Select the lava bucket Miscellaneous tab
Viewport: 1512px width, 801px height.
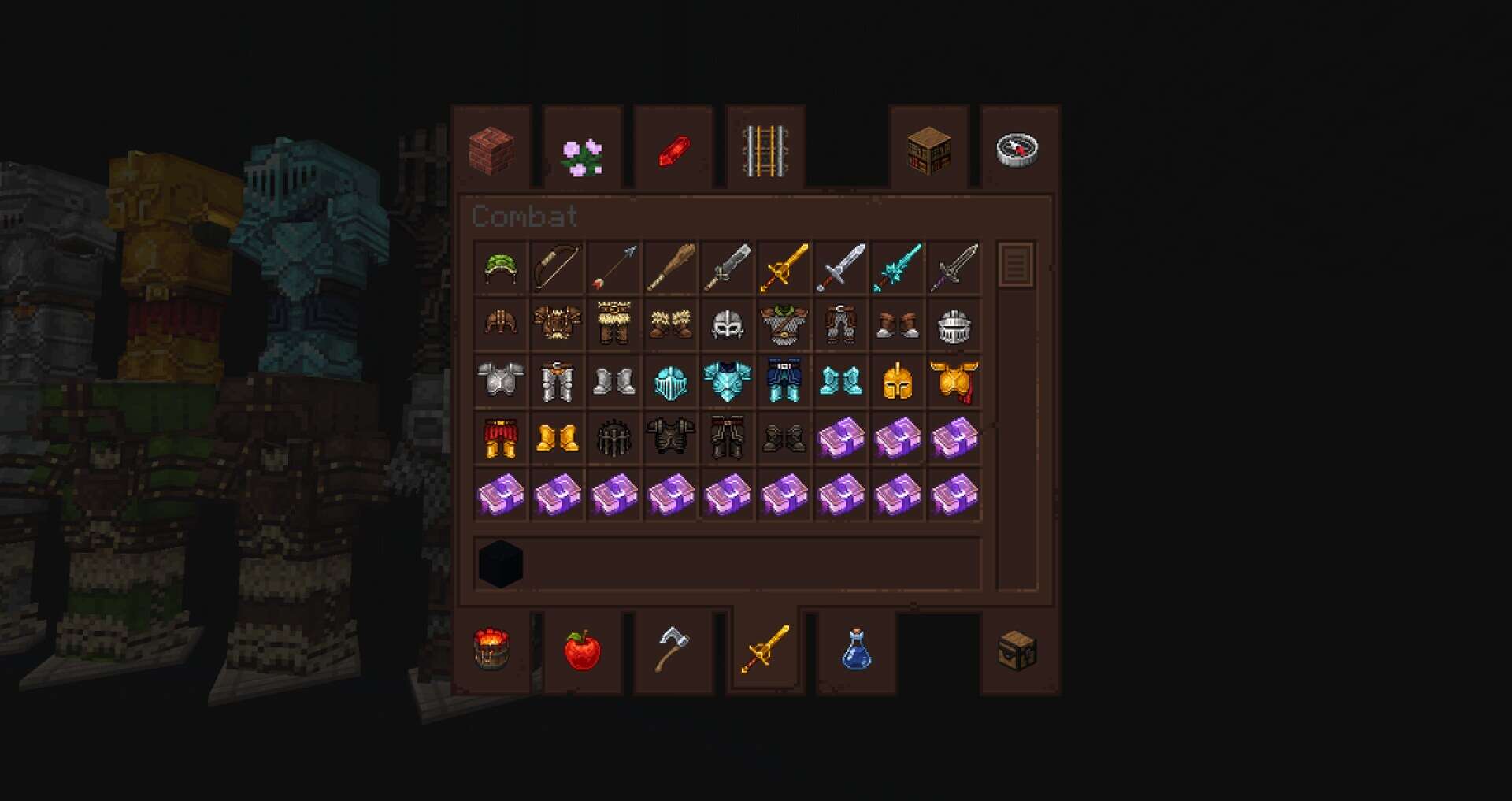pyautogui.click(x=491, y=648)
